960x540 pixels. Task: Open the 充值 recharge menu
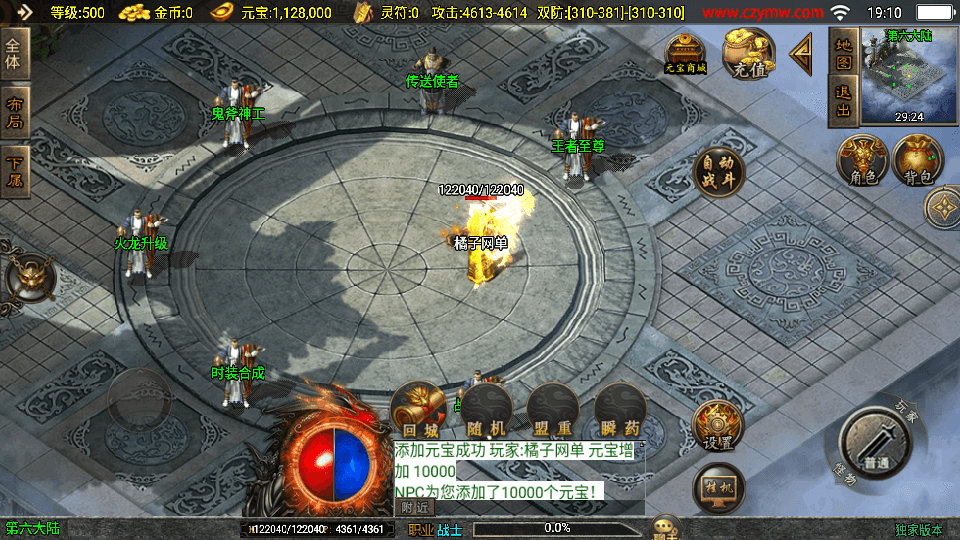point(749,54)
